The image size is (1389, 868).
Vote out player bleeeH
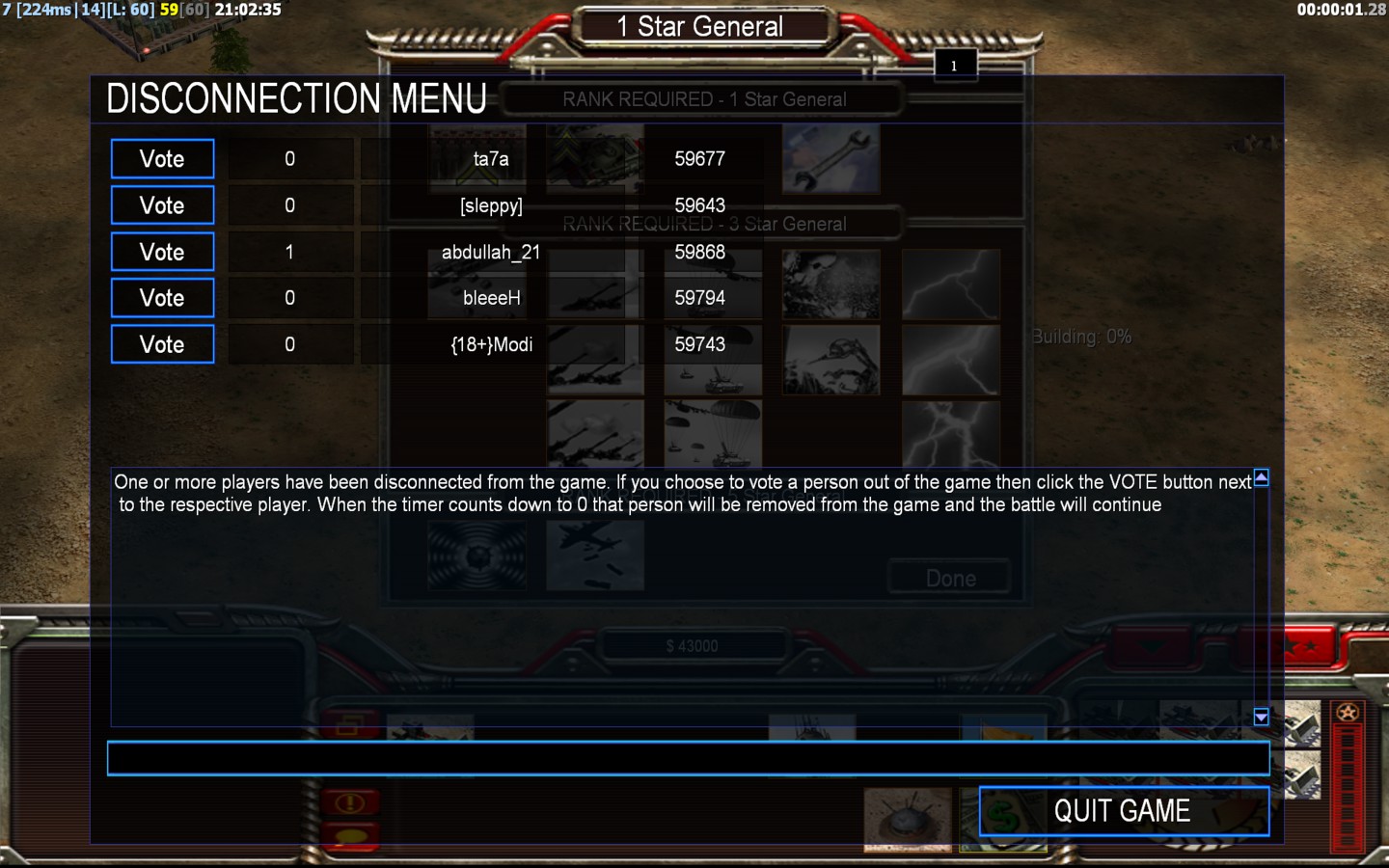click(x=162, y=298)
